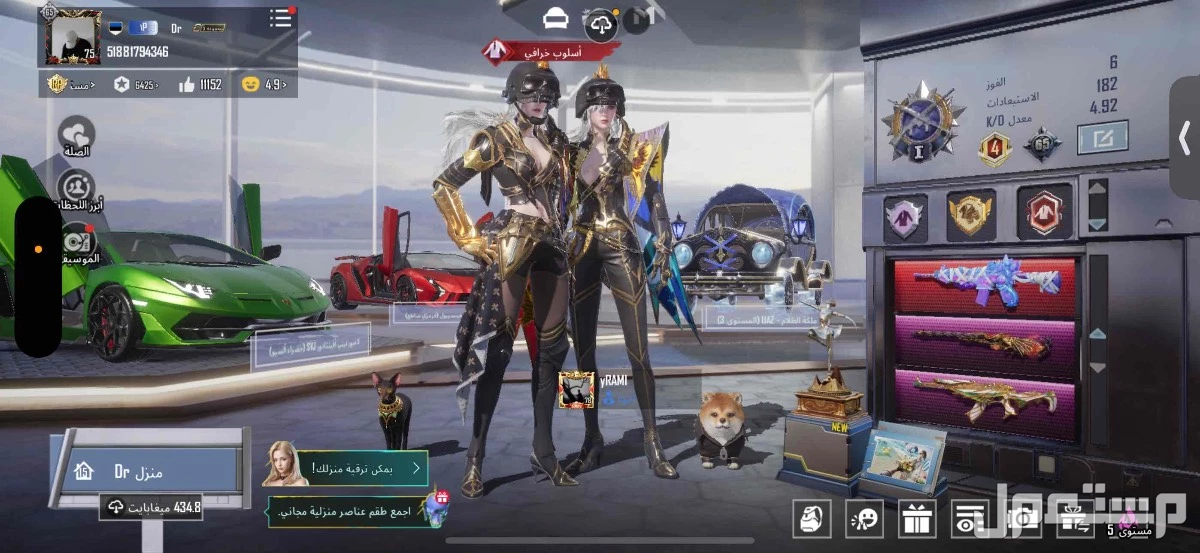View the smiley face 4.9 rating
This screenshot has height=553, width=1200.
(263, 85)
